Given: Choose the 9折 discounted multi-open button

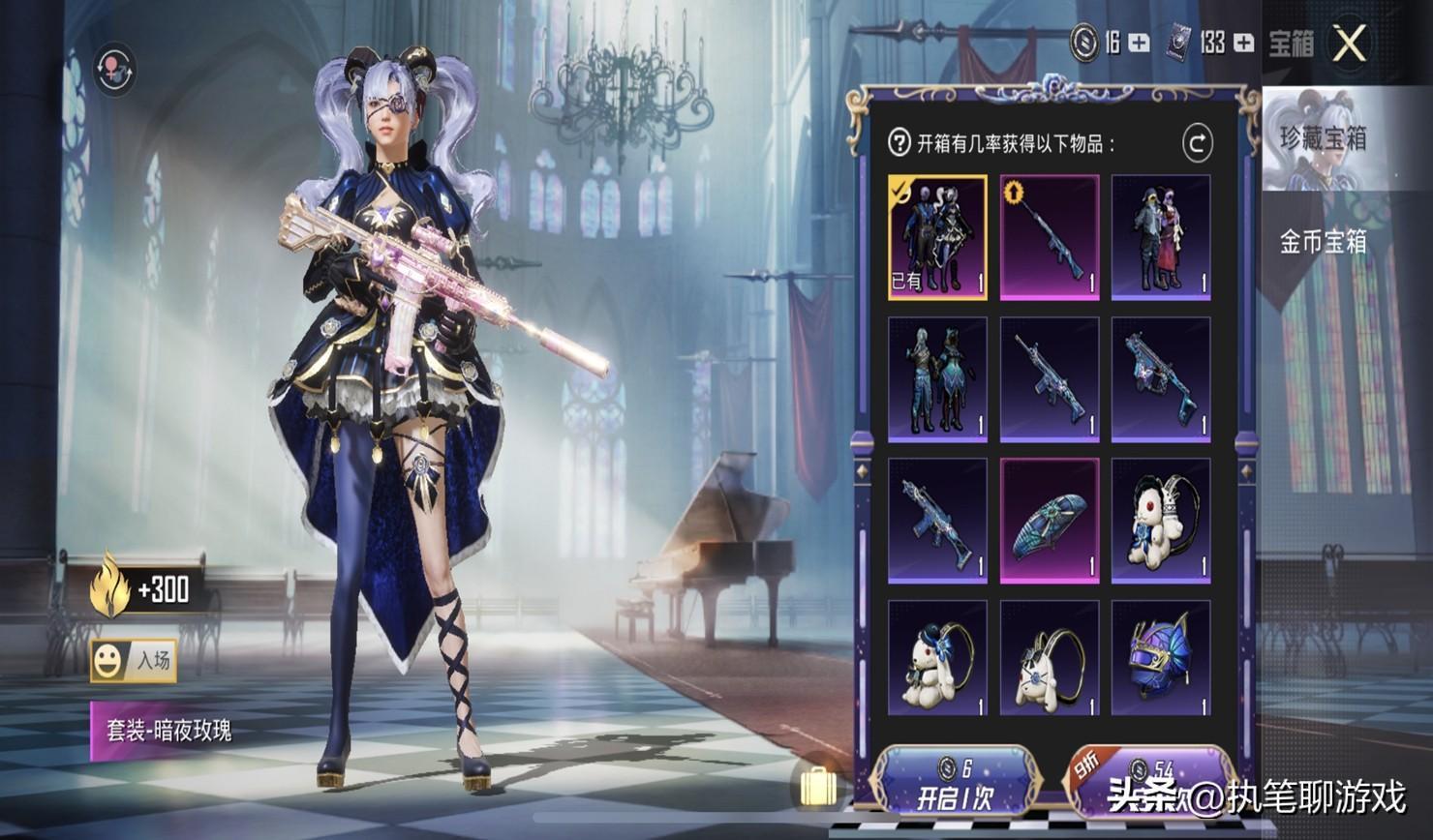Looking at the screenshot, I should 1150,782.
